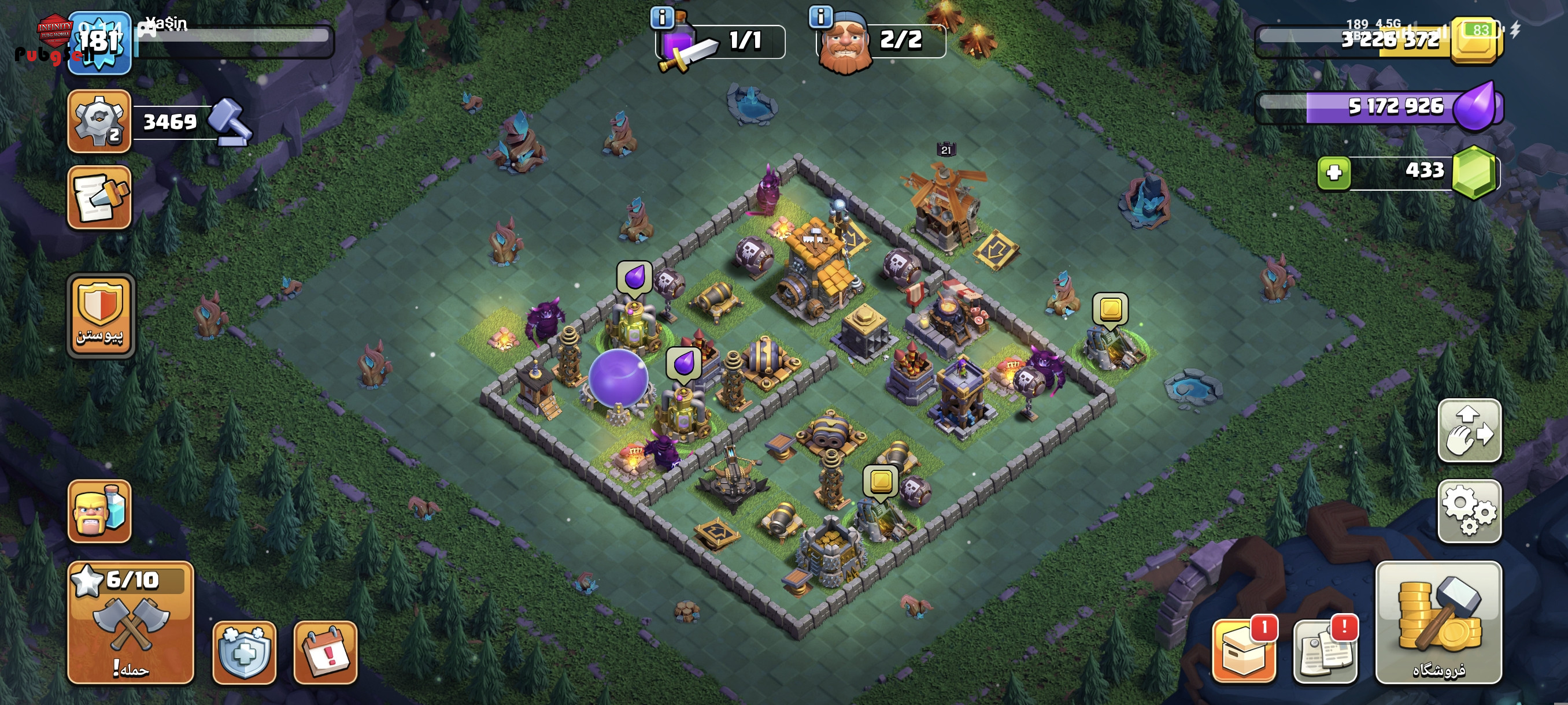Open the clan shield button
This screenshot has height=705, width=1568.
[100, 315]
